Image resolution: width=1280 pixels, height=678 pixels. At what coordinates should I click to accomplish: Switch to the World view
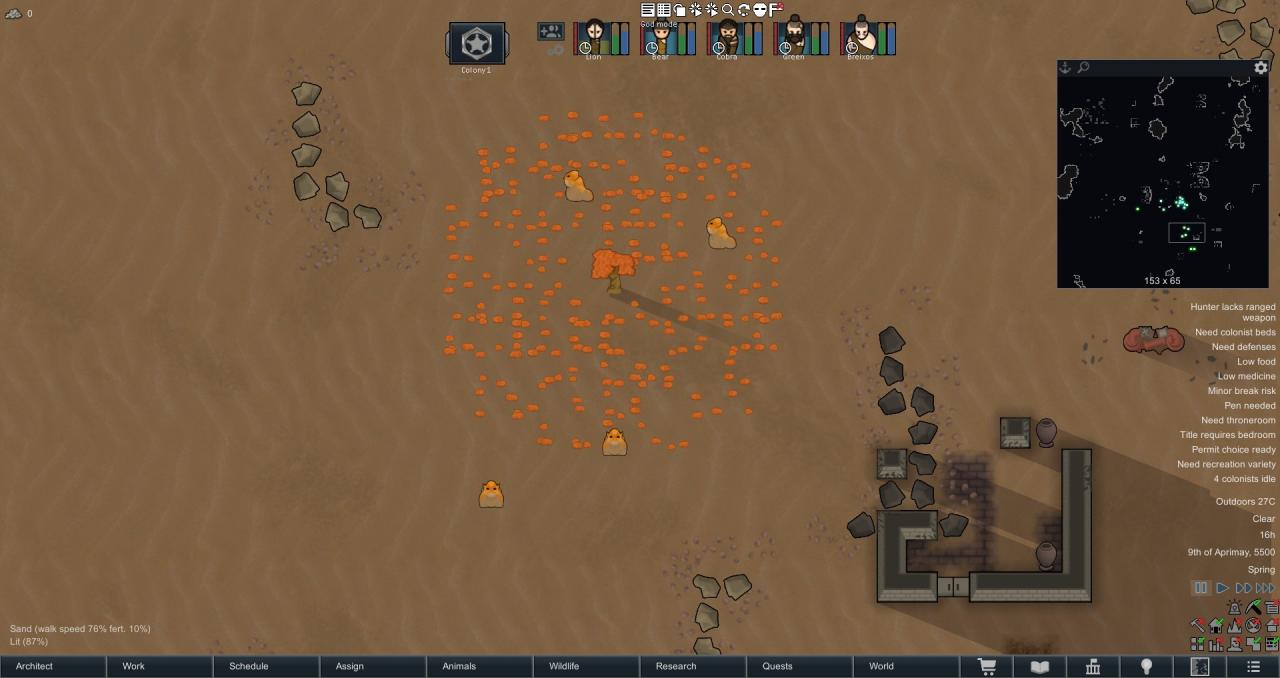[881, 666]
